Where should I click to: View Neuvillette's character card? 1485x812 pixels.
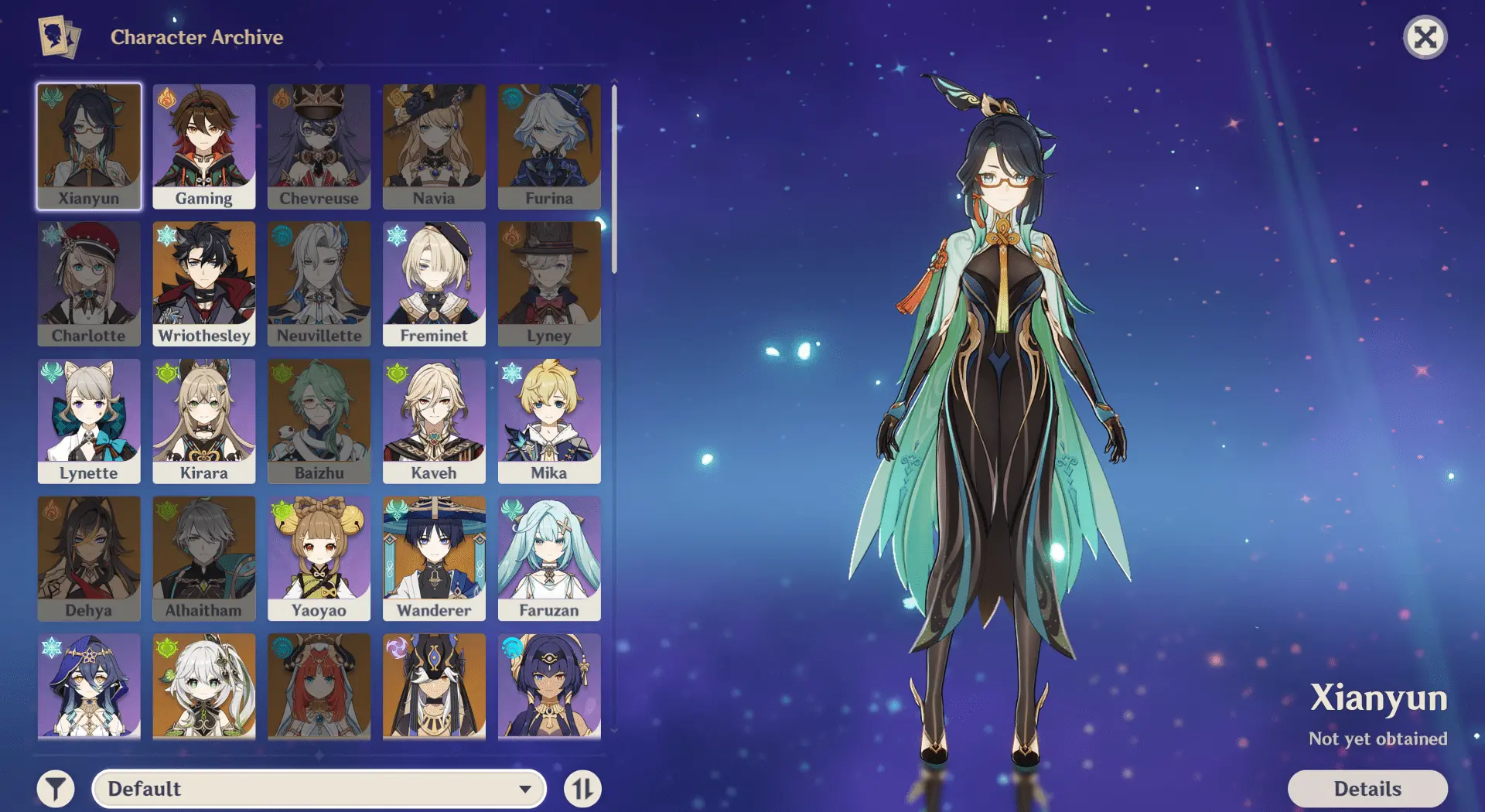point(319,283)
